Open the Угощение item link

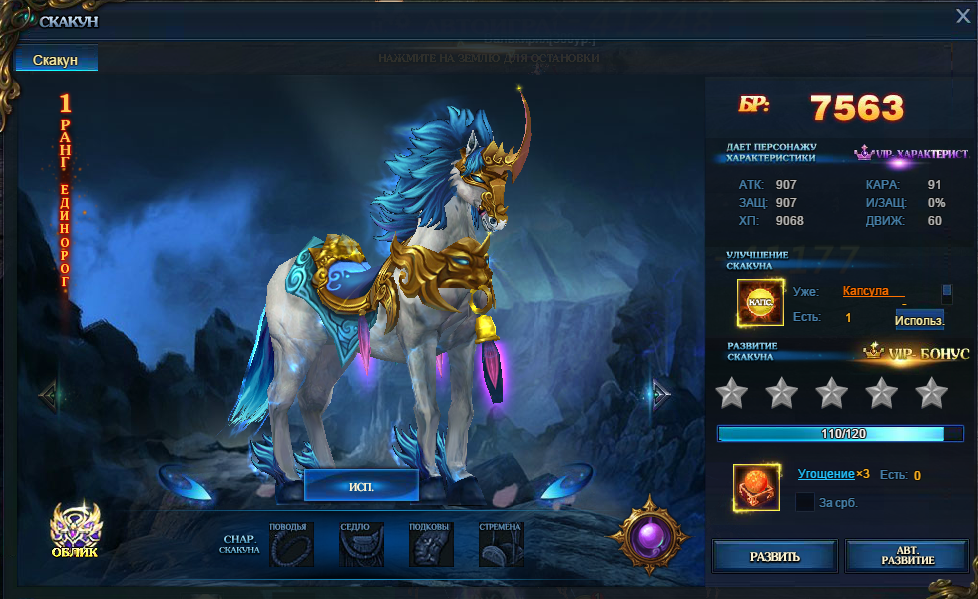(825, 474)
